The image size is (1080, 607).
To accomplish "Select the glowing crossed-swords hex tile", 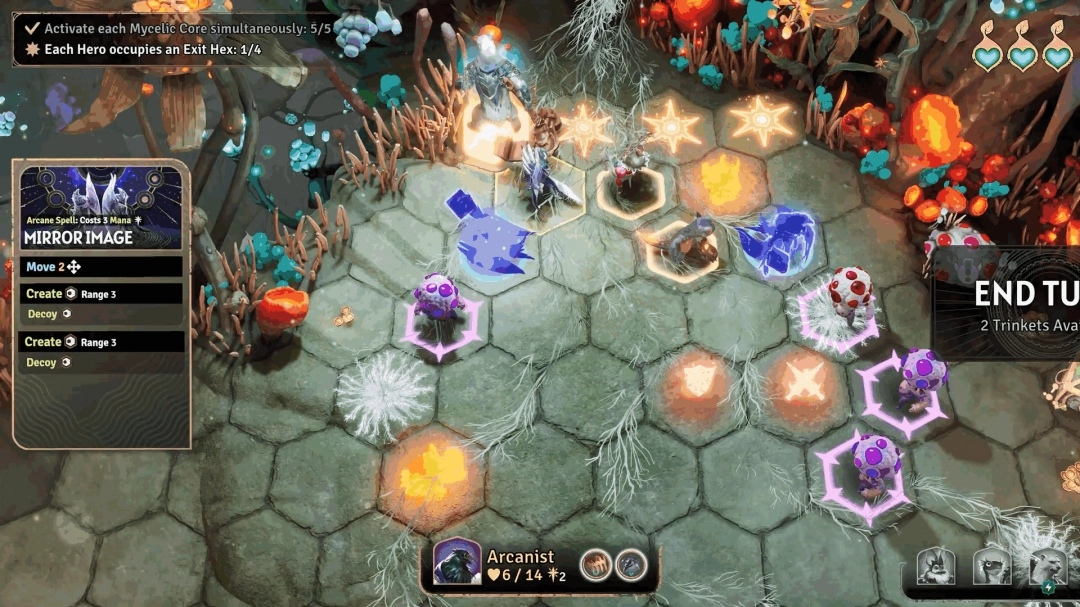I will point(803,381).
